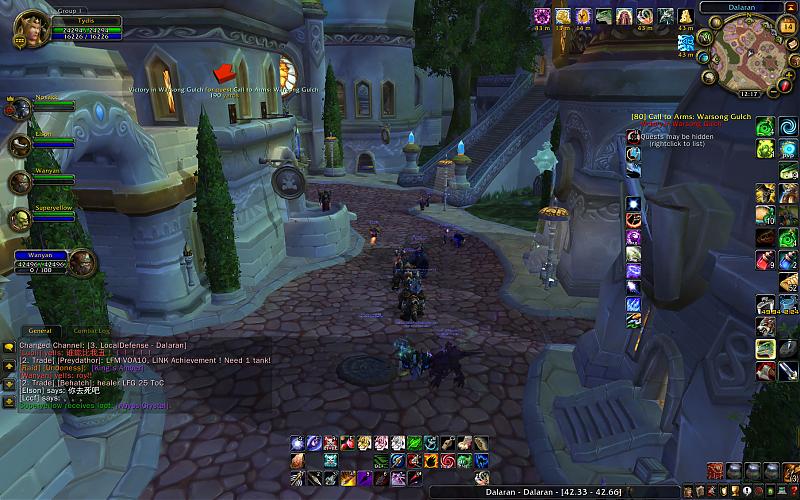This screenshot has width=800, height=500.
Task: Switch to the General chat tab
Action: click(x=40, y=330)
